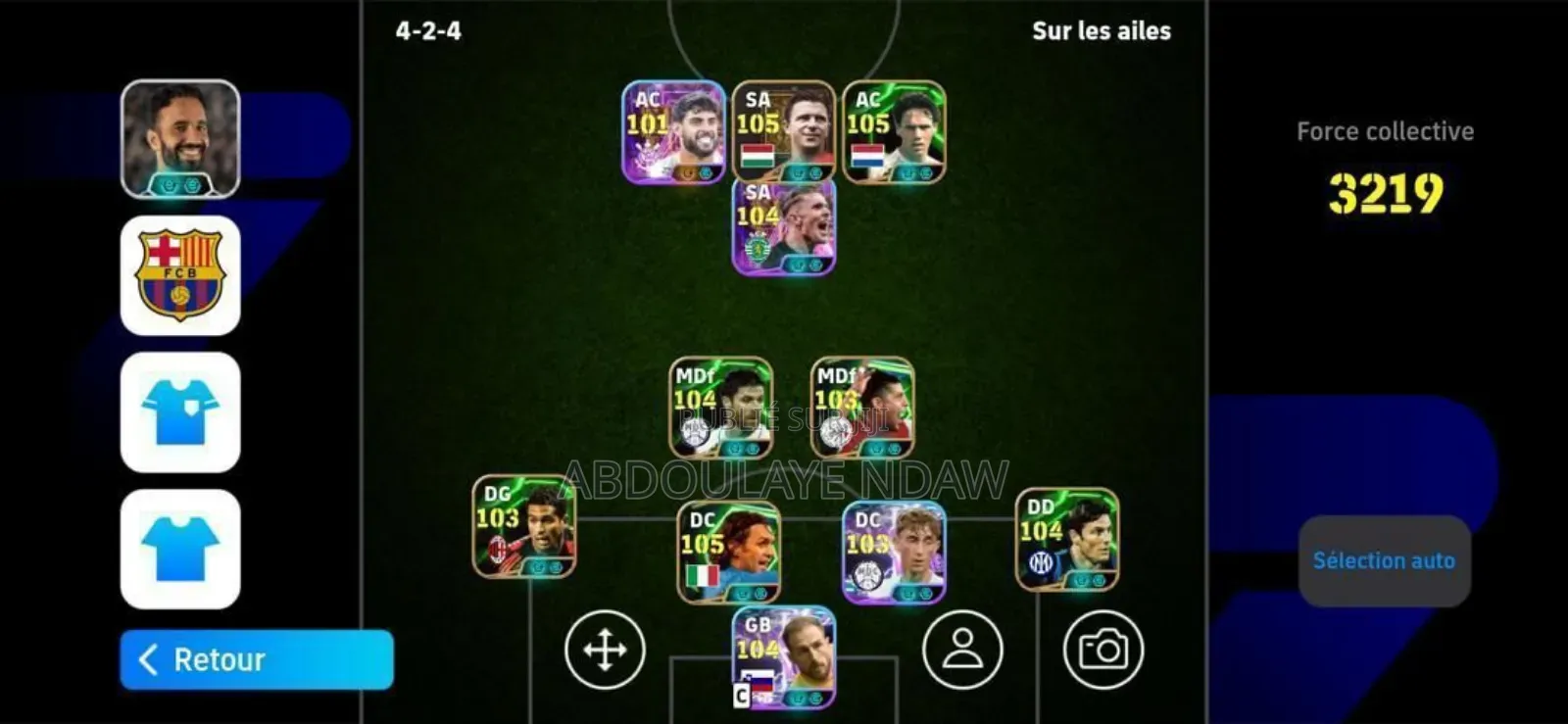Open the player profile person icon
The image size is (1568, 724).
click(x=963, y=651)
